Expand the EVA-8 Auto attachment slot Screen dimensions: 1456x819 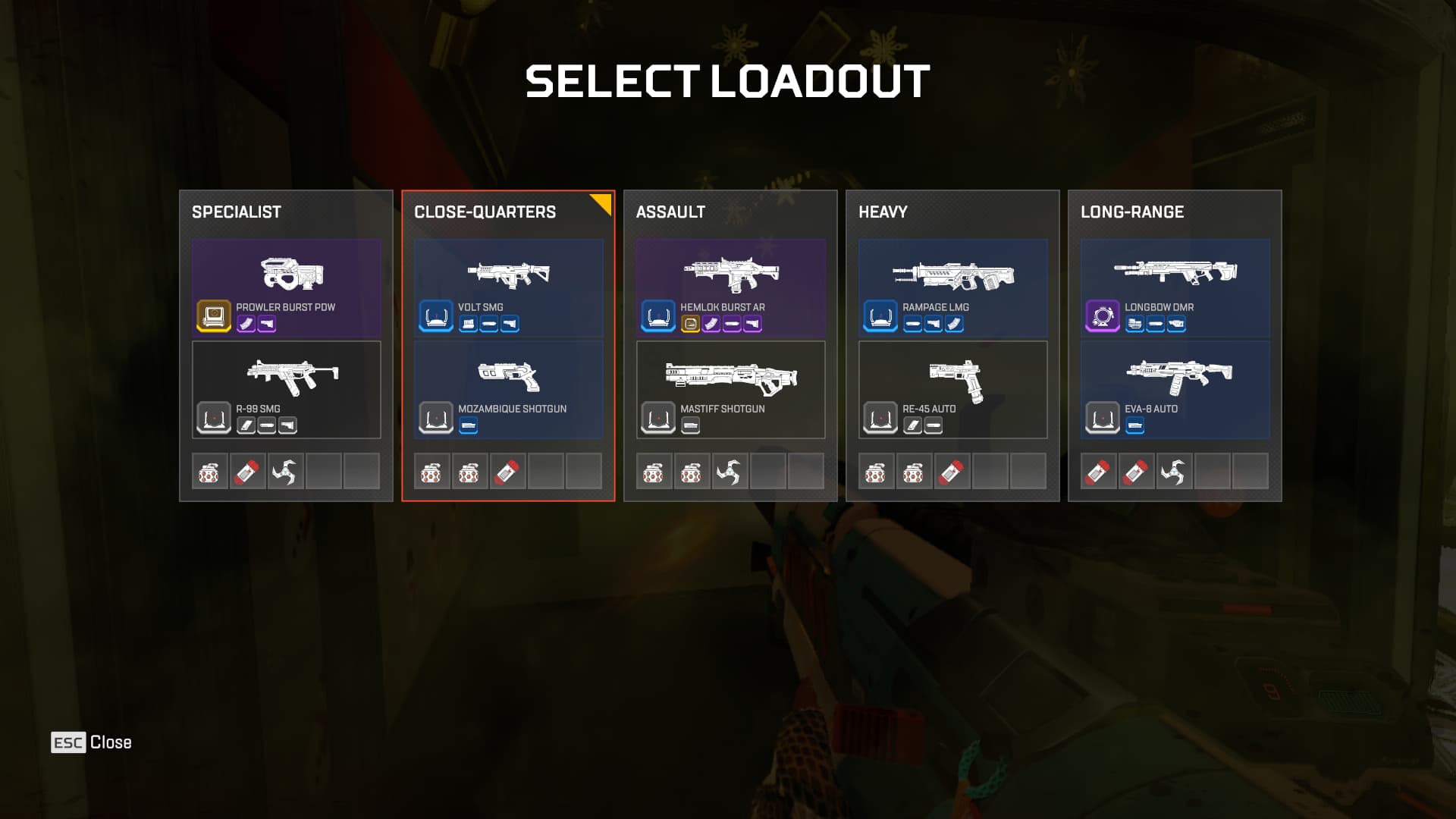(x=1134, y=425)
